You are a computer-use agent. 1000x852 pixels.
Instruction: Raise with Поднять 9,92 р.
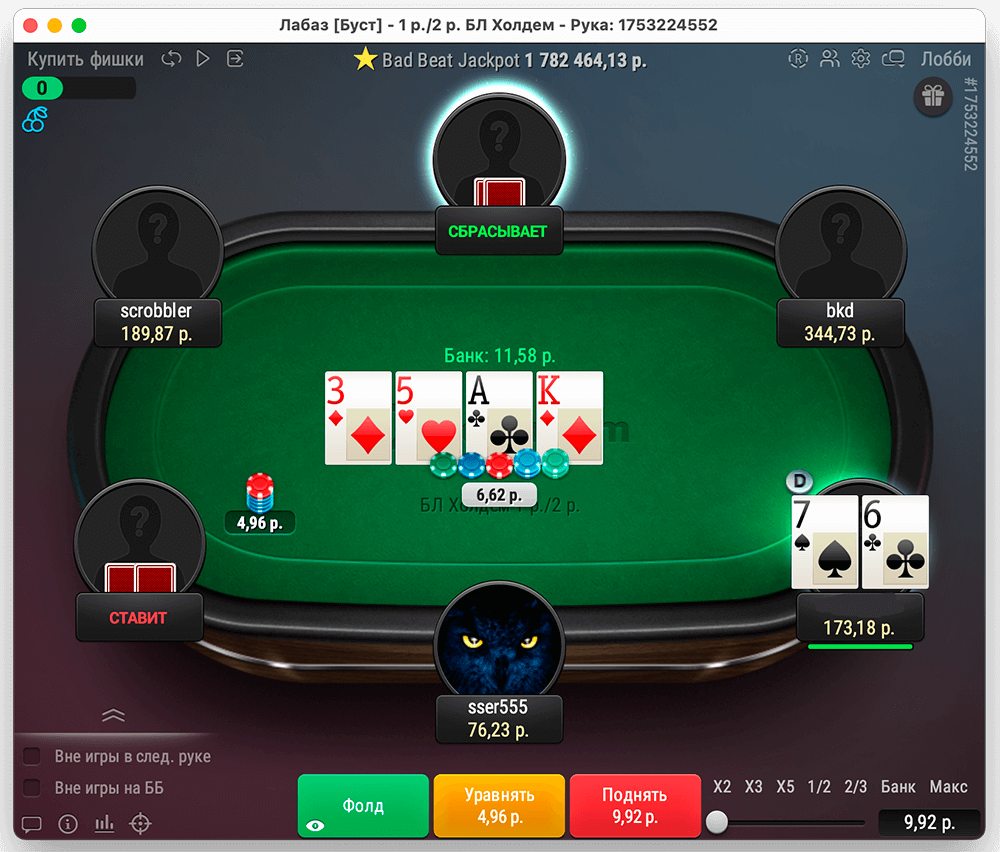pyautogui.click(x=634, y=806)
